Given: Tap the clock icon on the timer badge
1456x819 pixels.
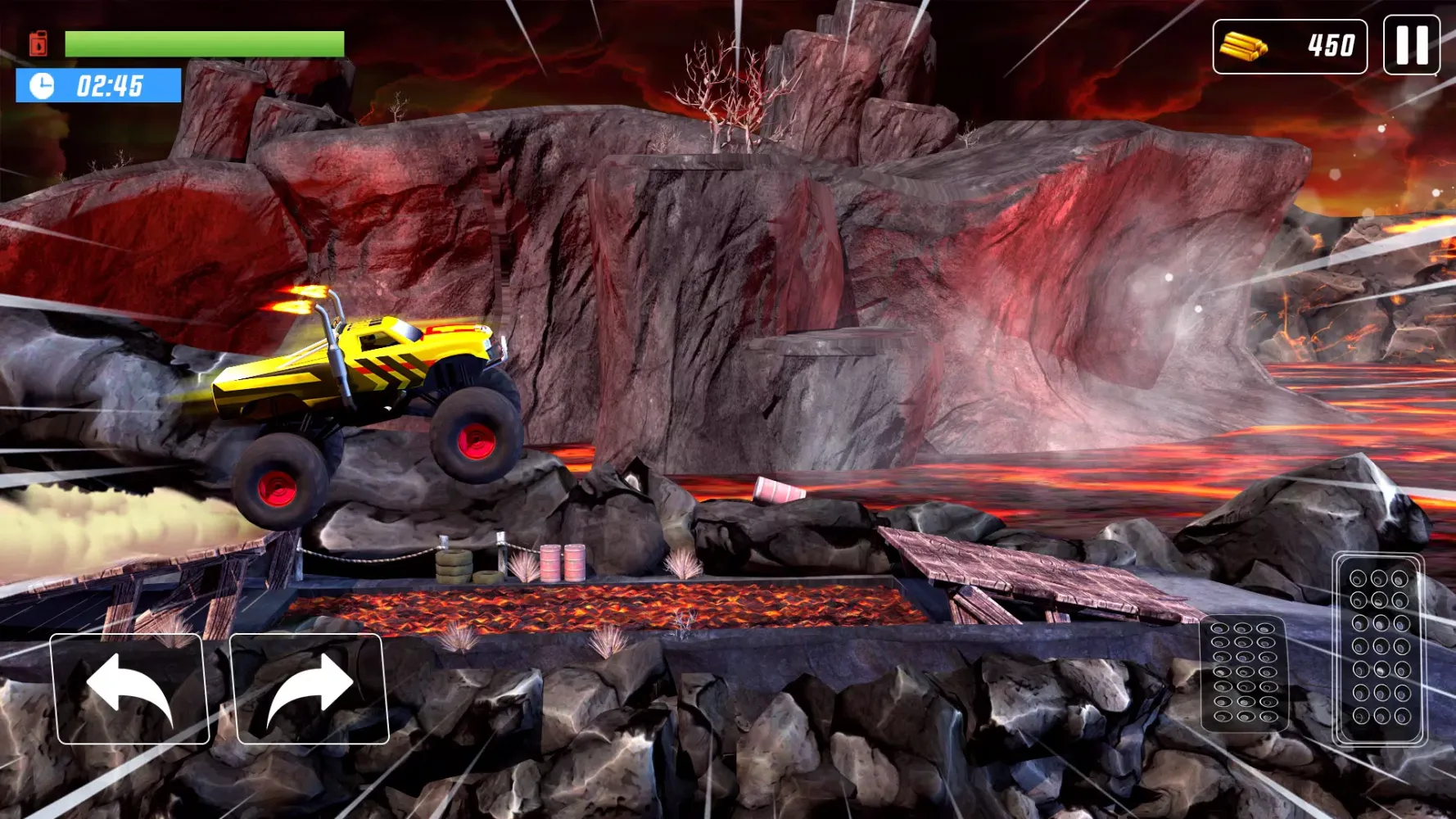Looking at the screenshot, I should tap(43, 85).
